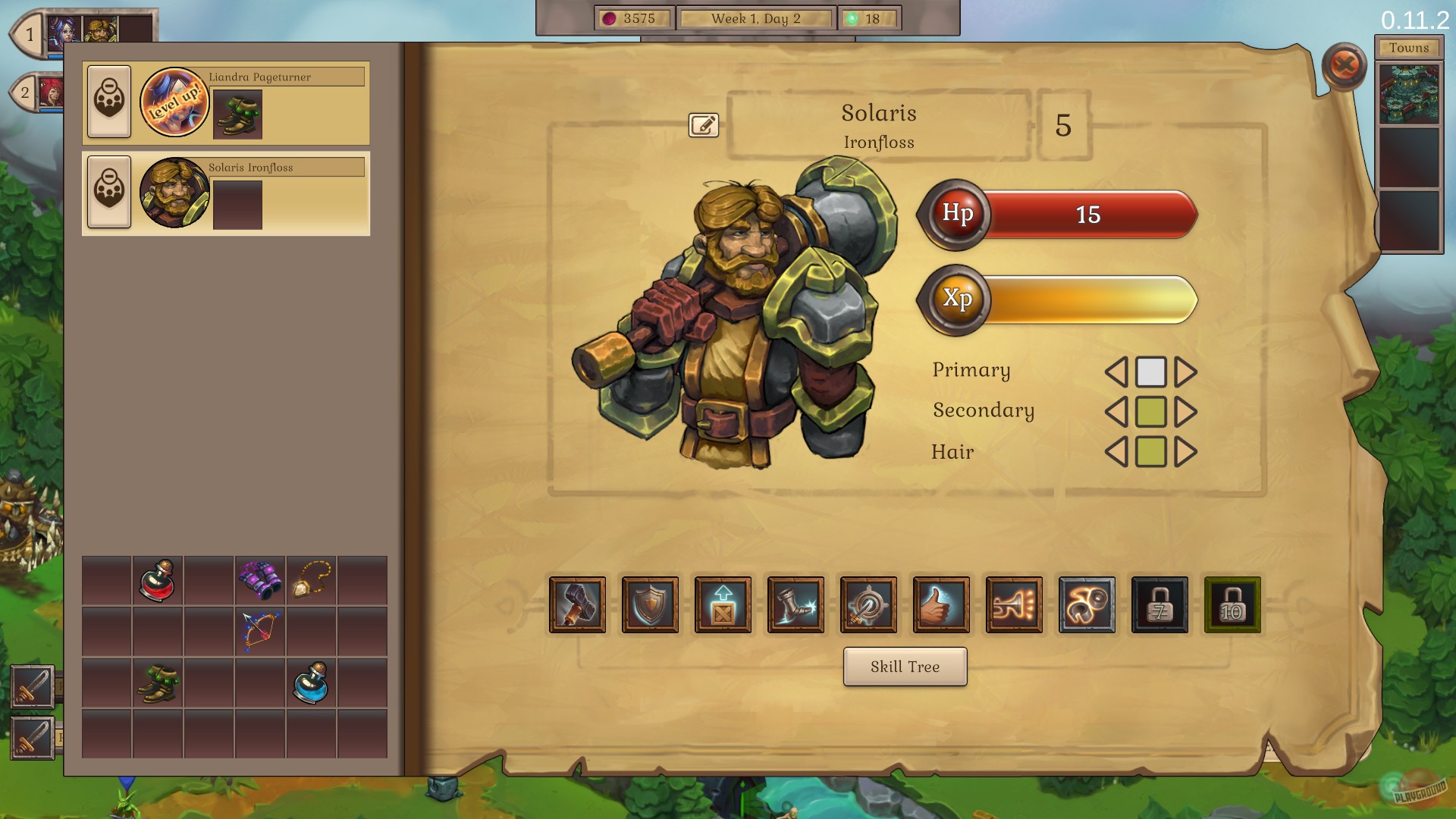Select the shield defense skill icon

pos(651,605)
